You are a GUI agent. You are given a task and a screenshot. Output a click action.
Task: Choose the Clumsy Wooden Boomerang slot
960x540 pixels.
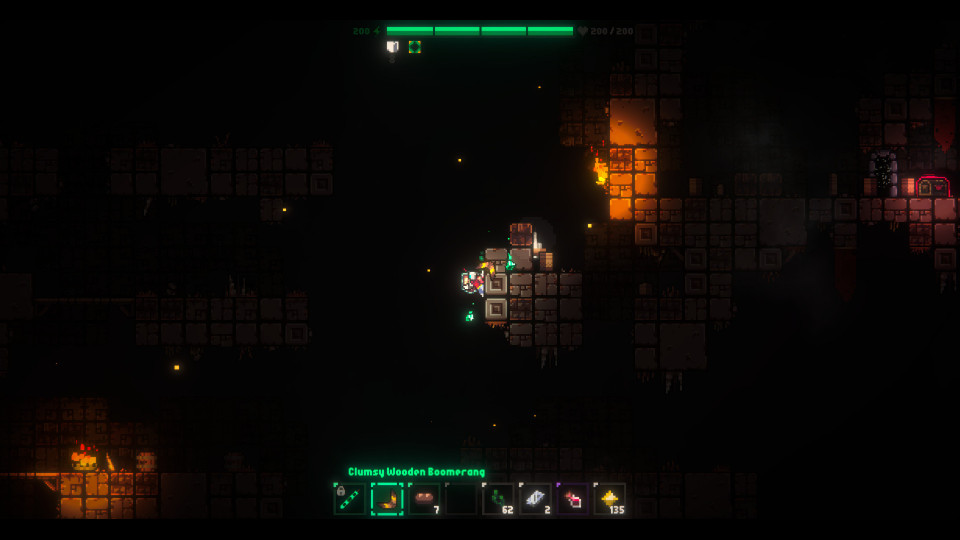387,498
